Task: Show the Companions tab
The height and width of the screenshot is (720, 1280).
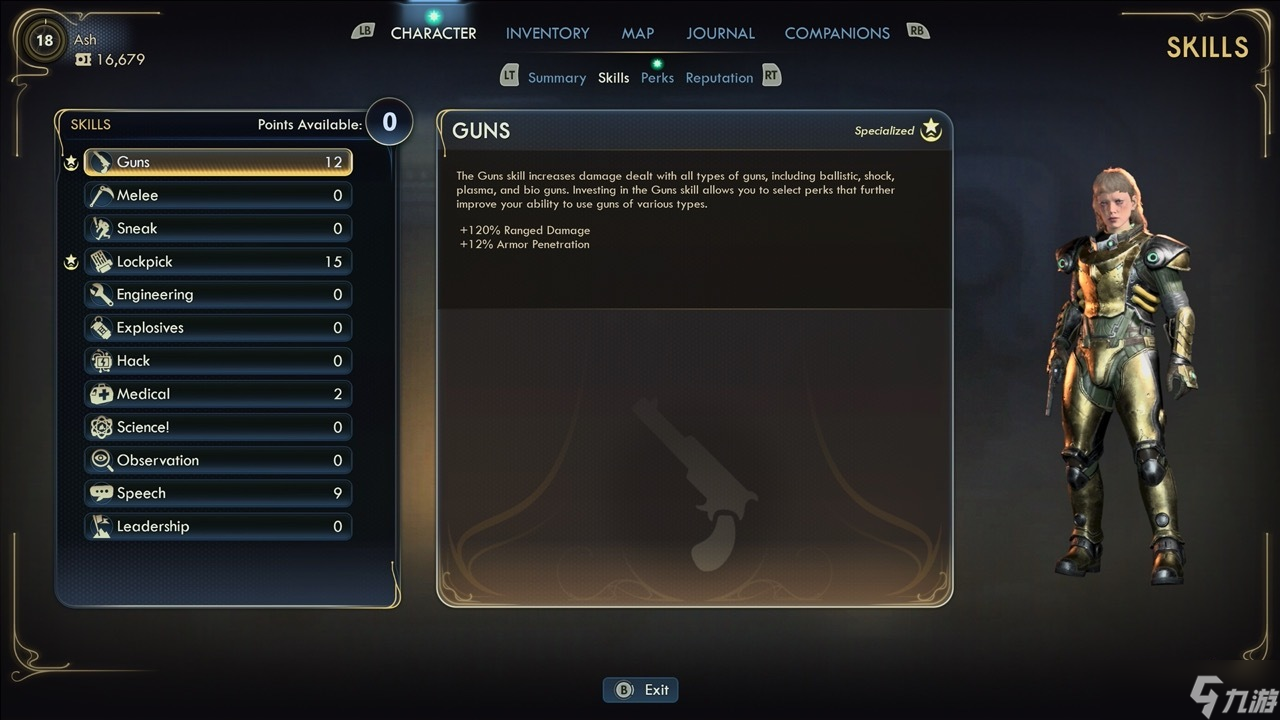Action: [x=836, y=33]
